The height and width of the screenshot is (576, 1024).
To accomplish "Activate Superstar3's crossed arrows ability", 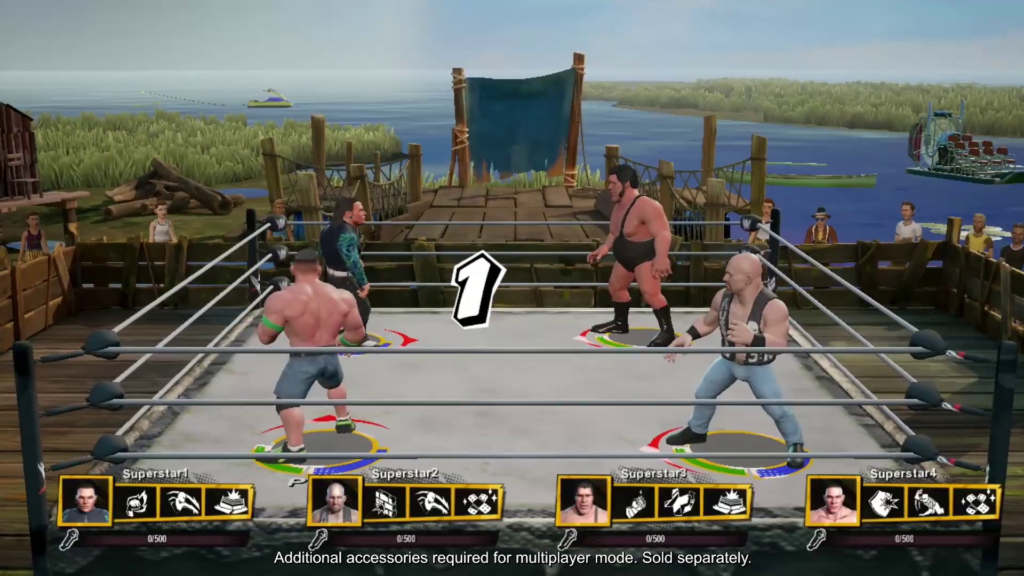I will pyautogui.click(x=681, y=502).
